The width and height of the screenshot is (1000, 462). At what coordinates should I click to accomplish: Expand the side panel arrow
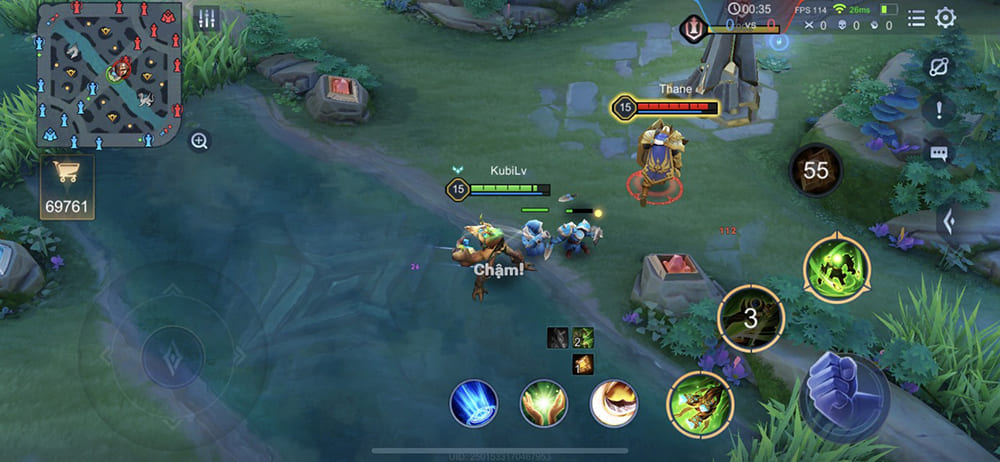tap(949, 222)
